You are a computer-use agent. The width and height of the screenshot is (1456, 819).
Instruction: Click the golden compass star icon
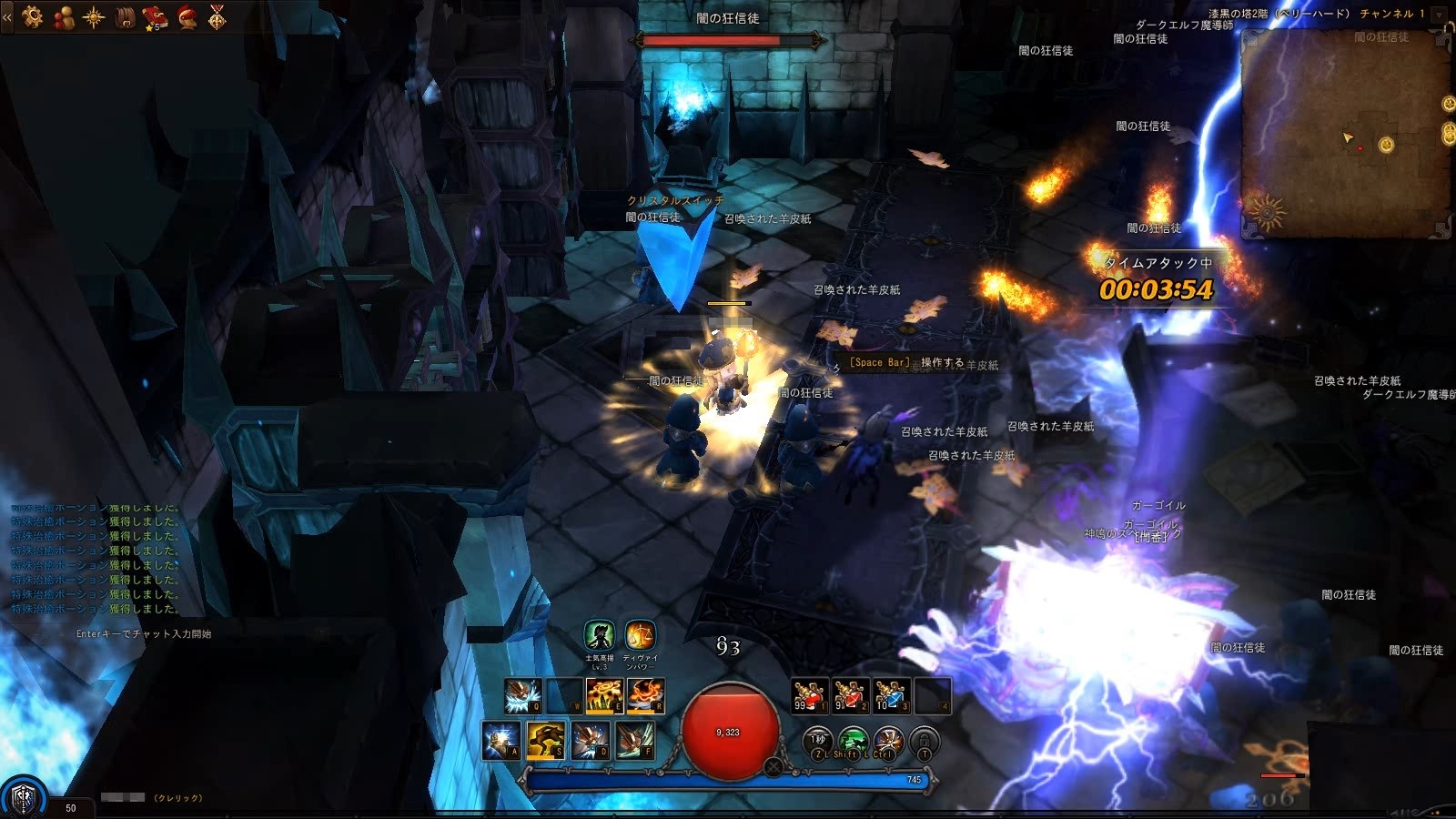tap(94, 16)
